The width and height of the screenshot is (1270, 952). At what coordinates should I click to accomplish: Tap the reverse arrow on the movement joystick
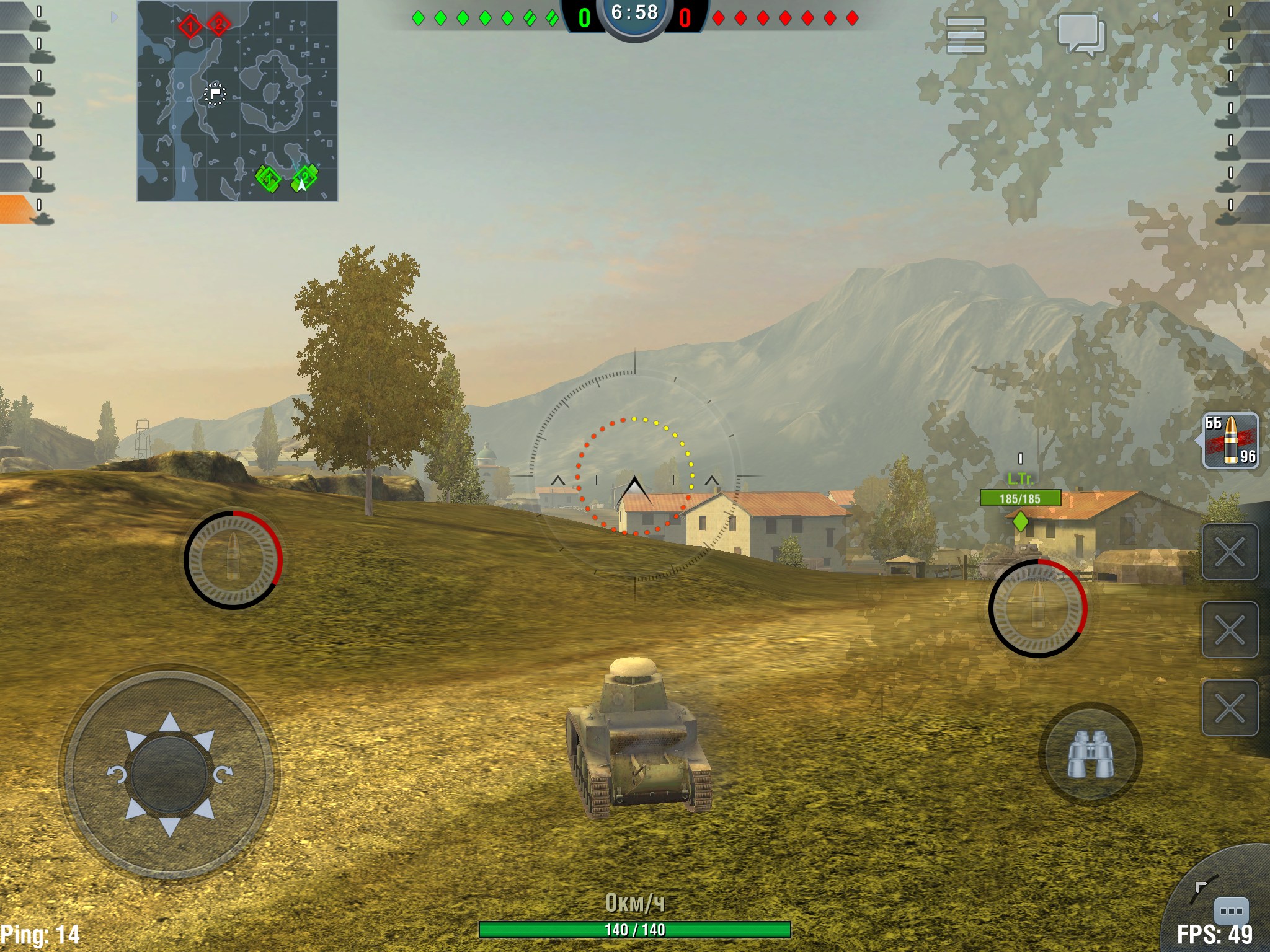169,827
